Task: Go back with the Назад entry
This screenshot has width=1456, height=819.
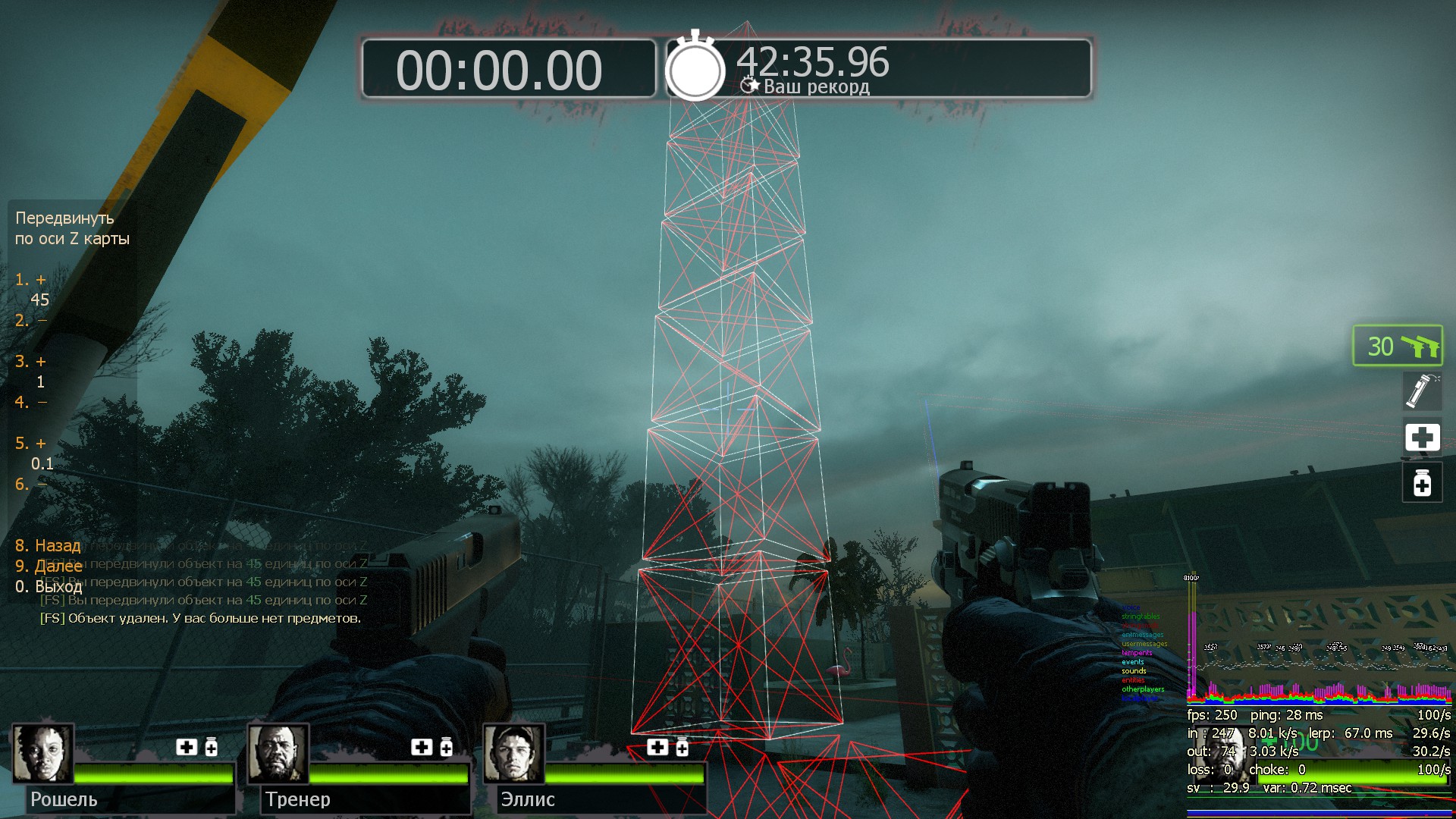Action: point(48,546)
